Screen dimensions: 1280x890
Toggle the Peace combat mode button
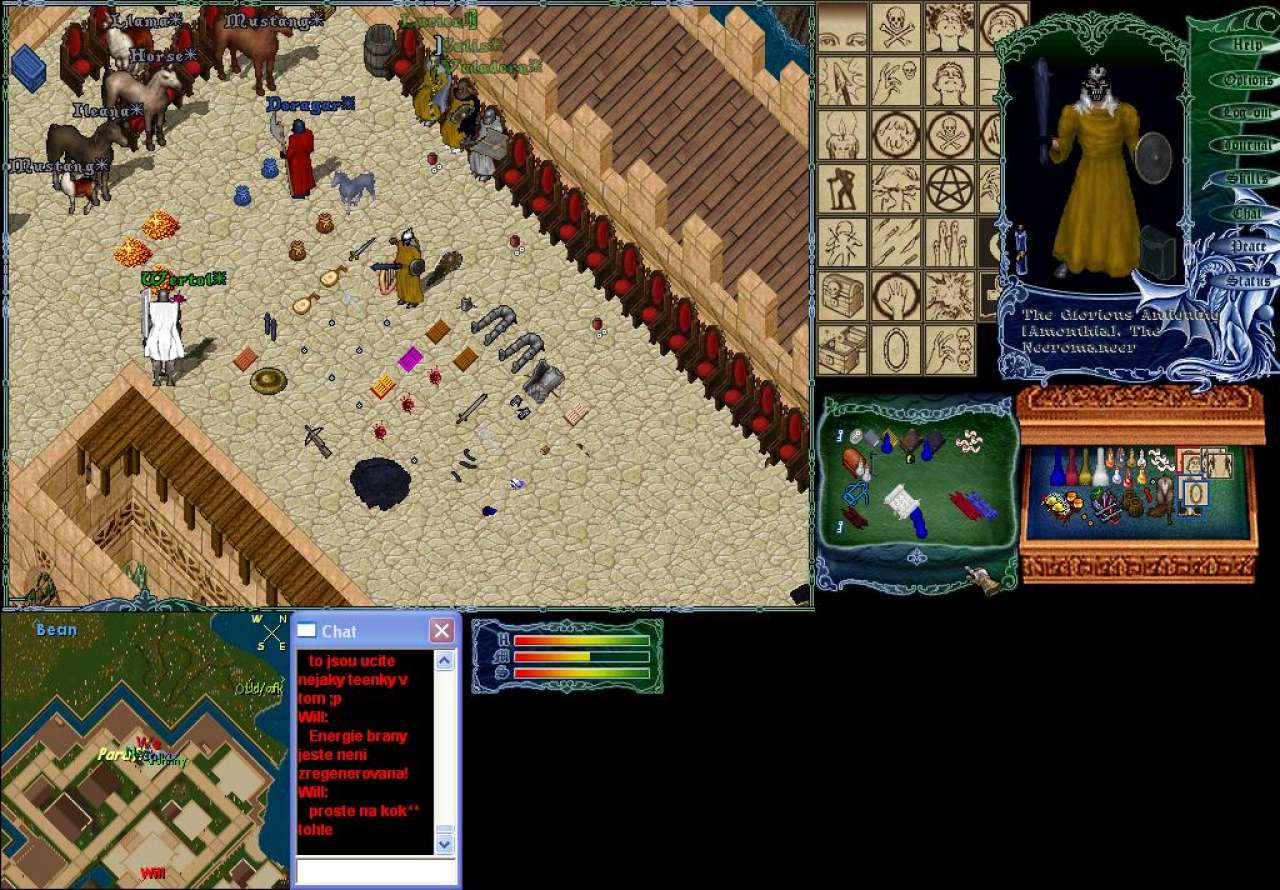tap(1246, 246)
